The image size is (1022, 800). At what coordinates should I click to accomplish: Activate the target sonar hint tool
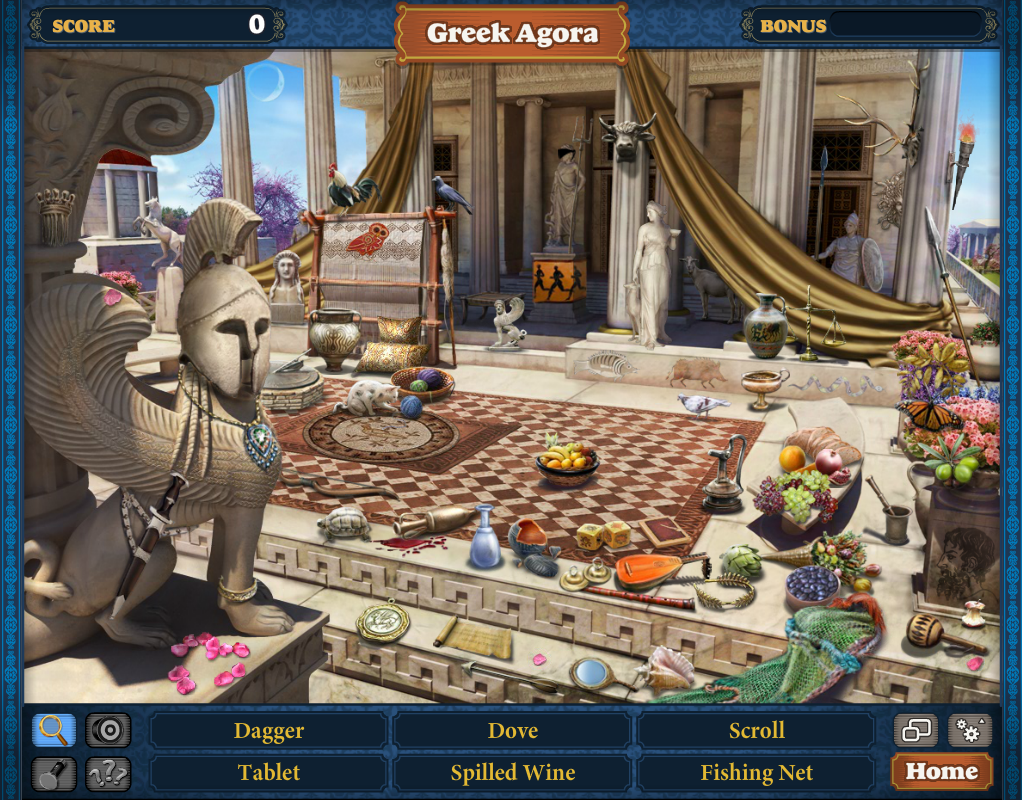coord(108,730)
